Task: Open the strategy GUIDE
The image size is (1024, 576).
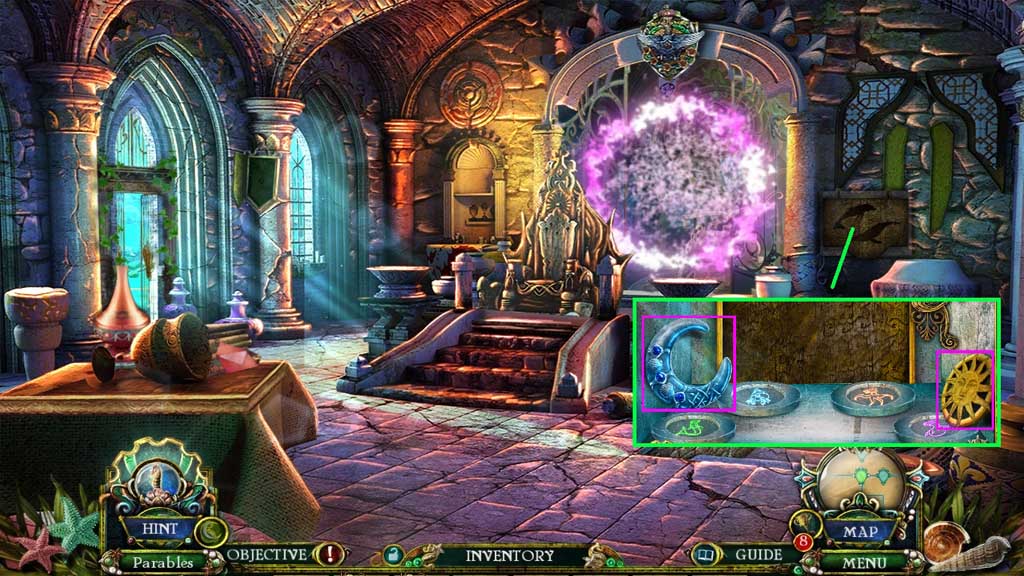Action: [758, 554]
